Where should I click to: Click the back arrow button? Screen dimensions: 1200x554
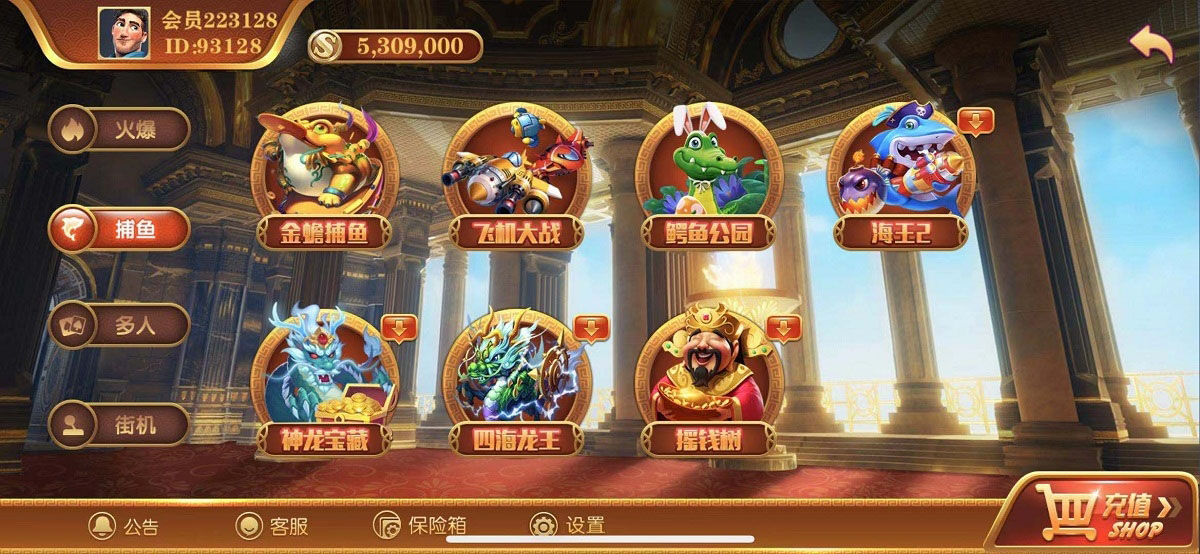pyautogui.click(x=1151, y=44)
